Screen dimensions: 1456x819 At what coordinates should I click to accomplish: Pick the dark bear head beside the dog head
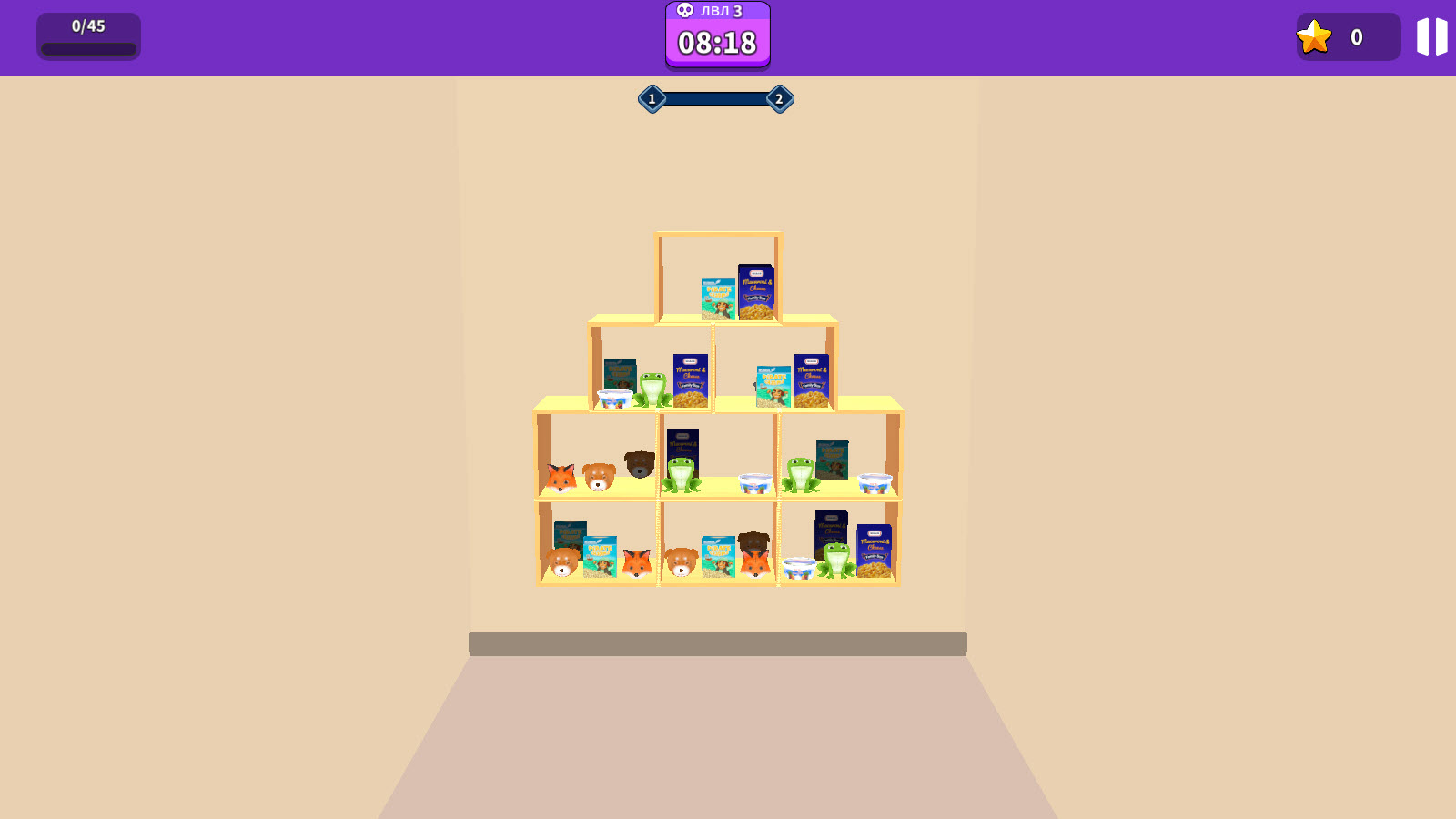click(x=638, y=464)
